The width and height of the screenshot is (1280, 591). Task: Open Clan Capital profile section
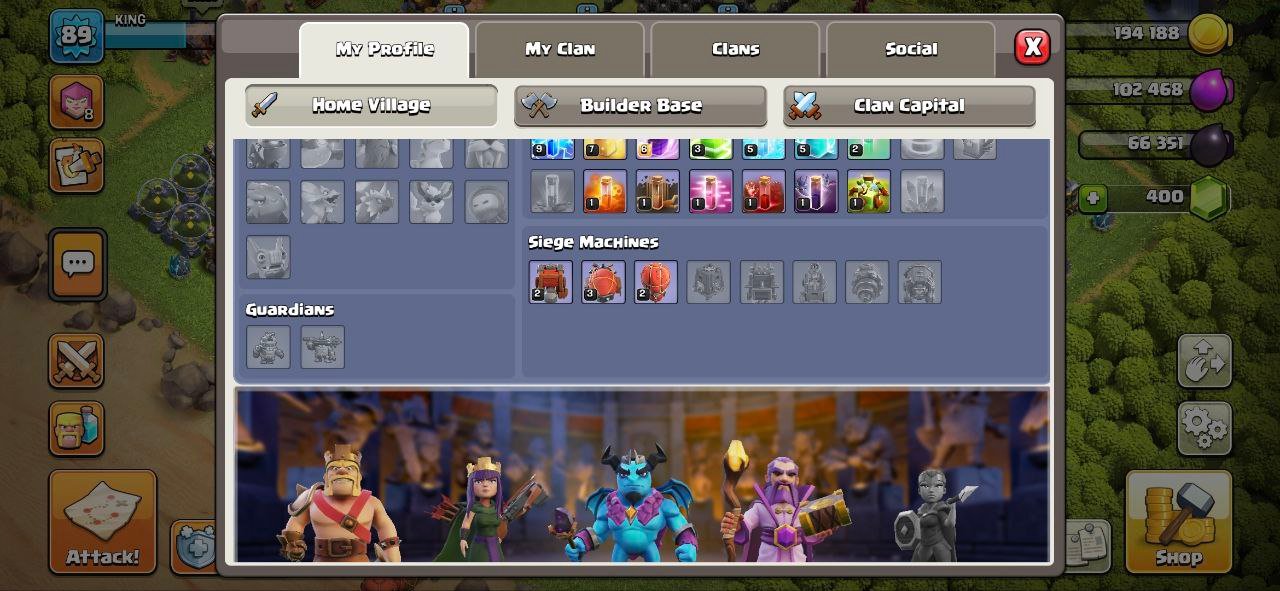pyautogui.click(x=908, y=105)
